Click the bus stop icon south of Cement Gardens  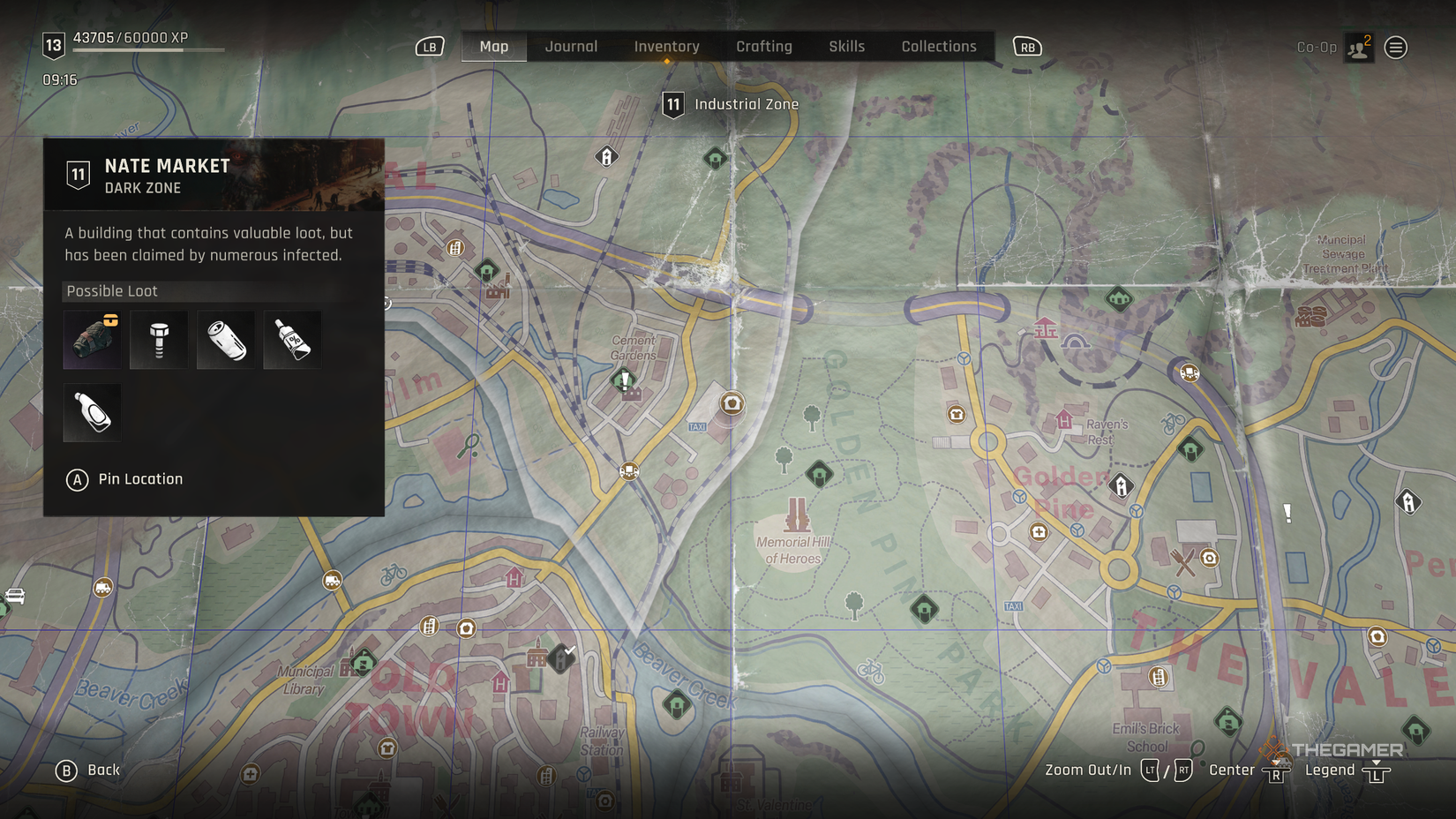(x=629, y=471)
